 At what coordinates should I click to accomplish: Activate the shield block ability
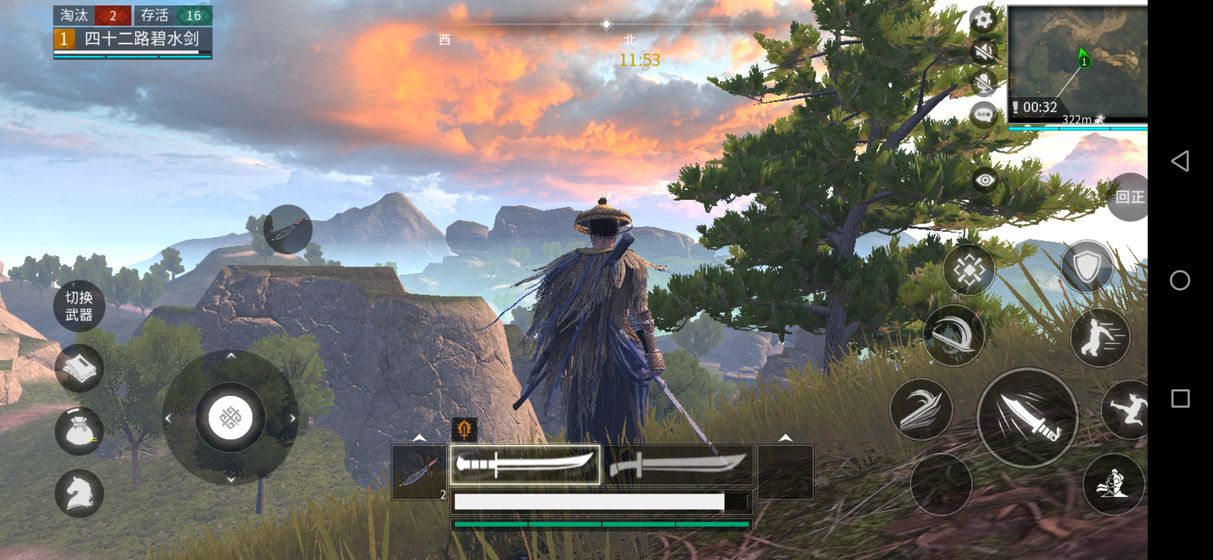(1086, 267)
